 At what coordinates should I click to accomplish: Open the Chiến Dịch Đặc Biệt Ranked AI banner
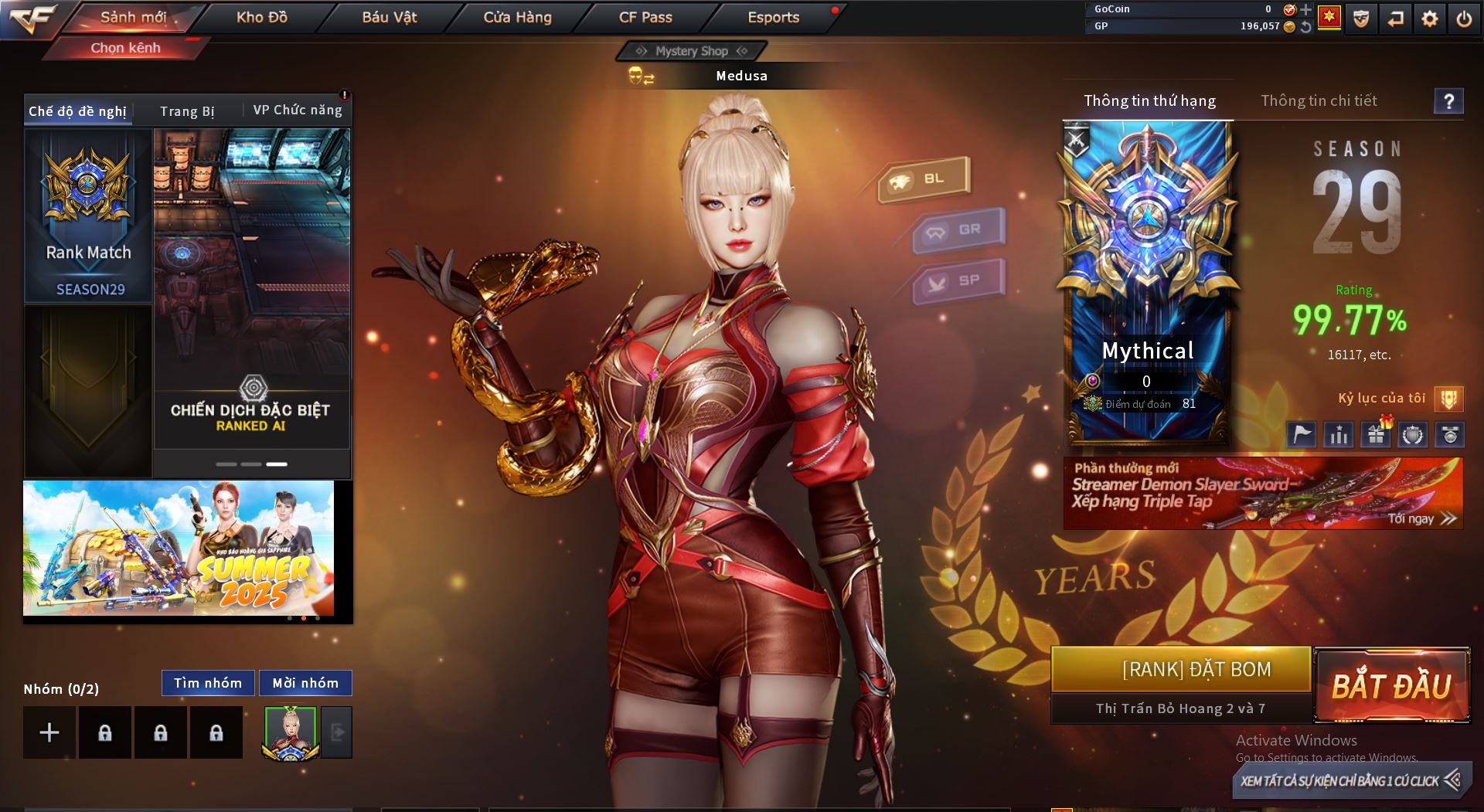[251, 290]
